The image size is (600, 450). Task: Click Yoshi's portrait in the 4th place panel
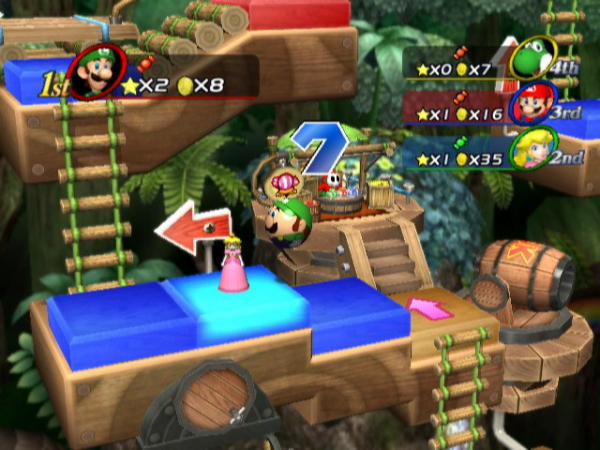coord(528,60)
